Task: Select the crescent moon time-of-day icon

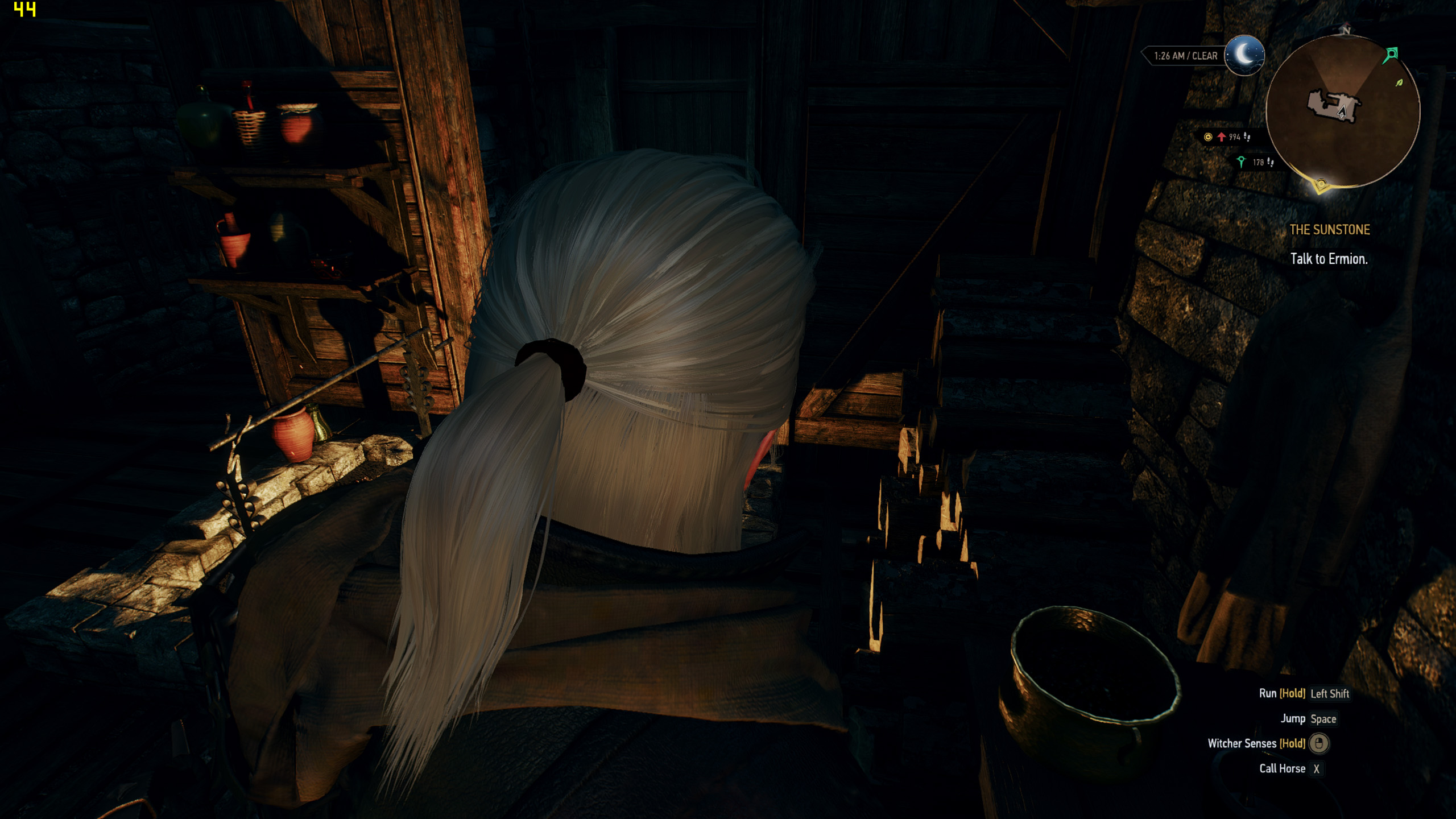Action: (1244, 55)
